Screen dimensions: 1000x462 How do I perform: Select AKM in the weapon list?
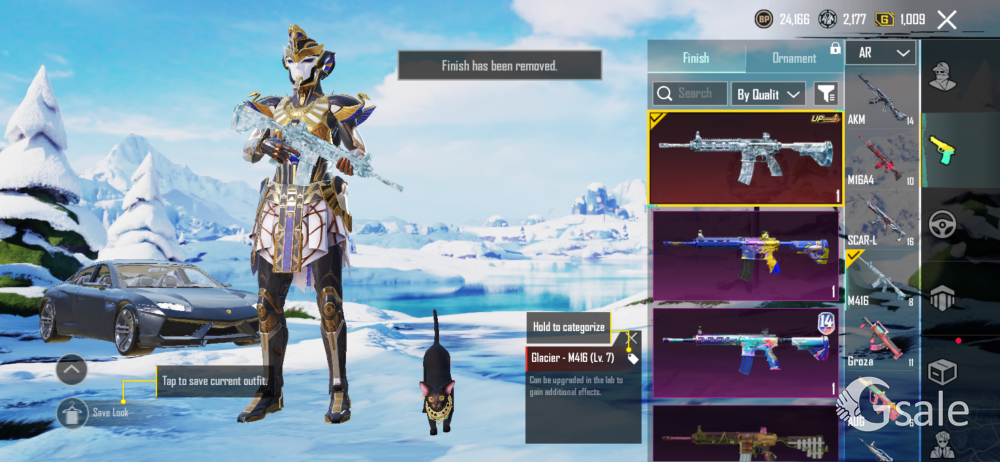pyautogui.click(x=881, y=101)
